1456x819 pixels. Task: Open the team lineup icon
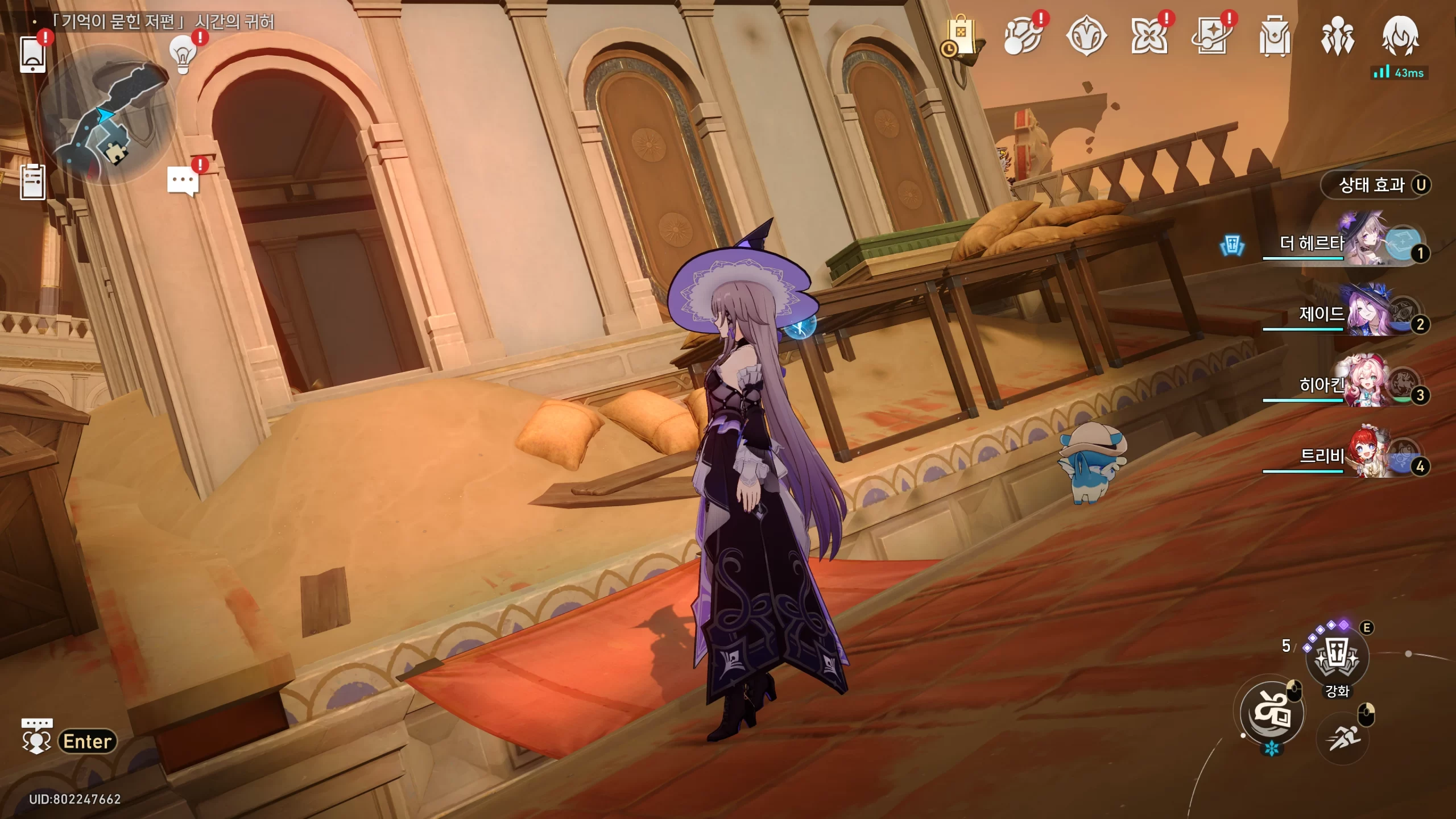coord(1337,36)
